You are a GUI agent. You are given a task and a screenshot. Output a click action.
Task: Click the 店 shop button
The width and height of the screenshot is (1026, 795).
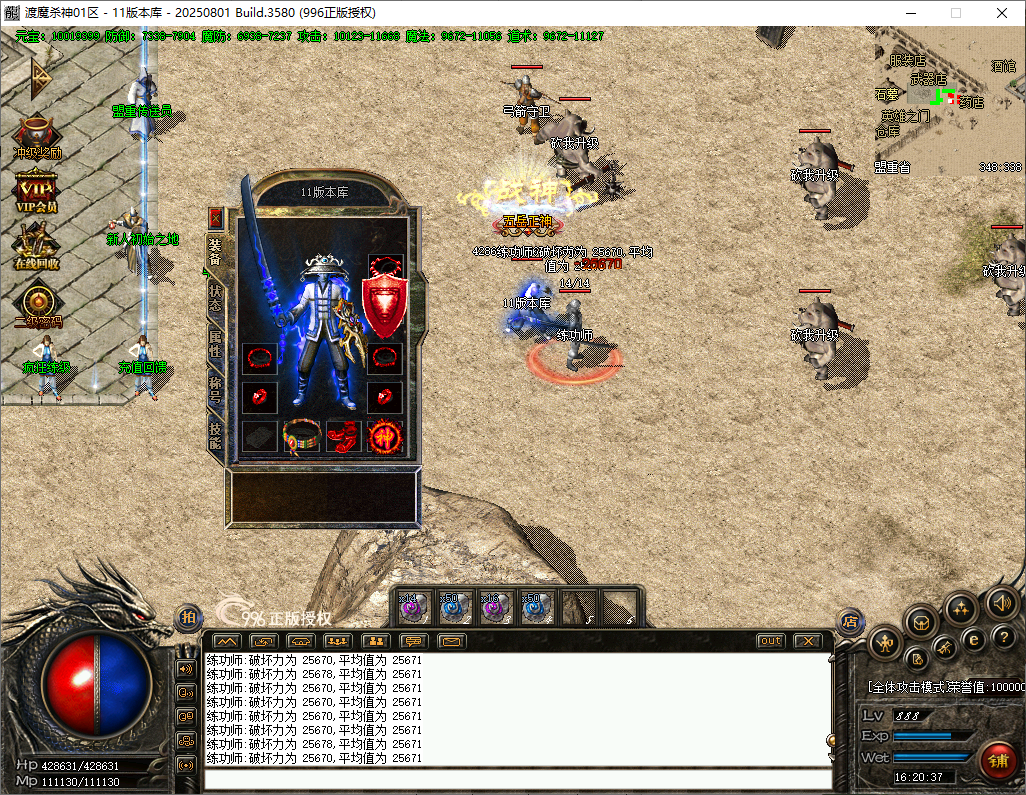coord(850,621)
